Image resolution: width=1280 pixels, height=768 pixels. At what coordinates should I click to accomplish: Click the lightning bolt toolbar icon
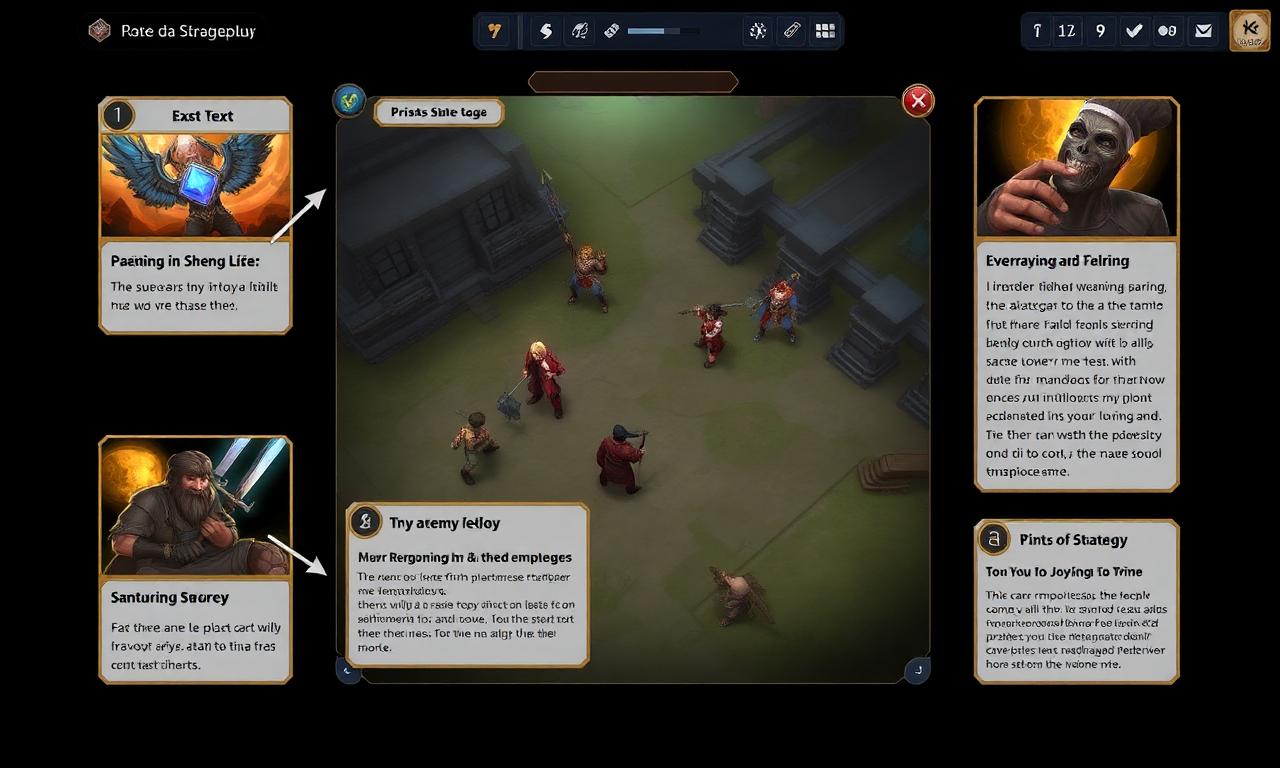tap(546, 31)
